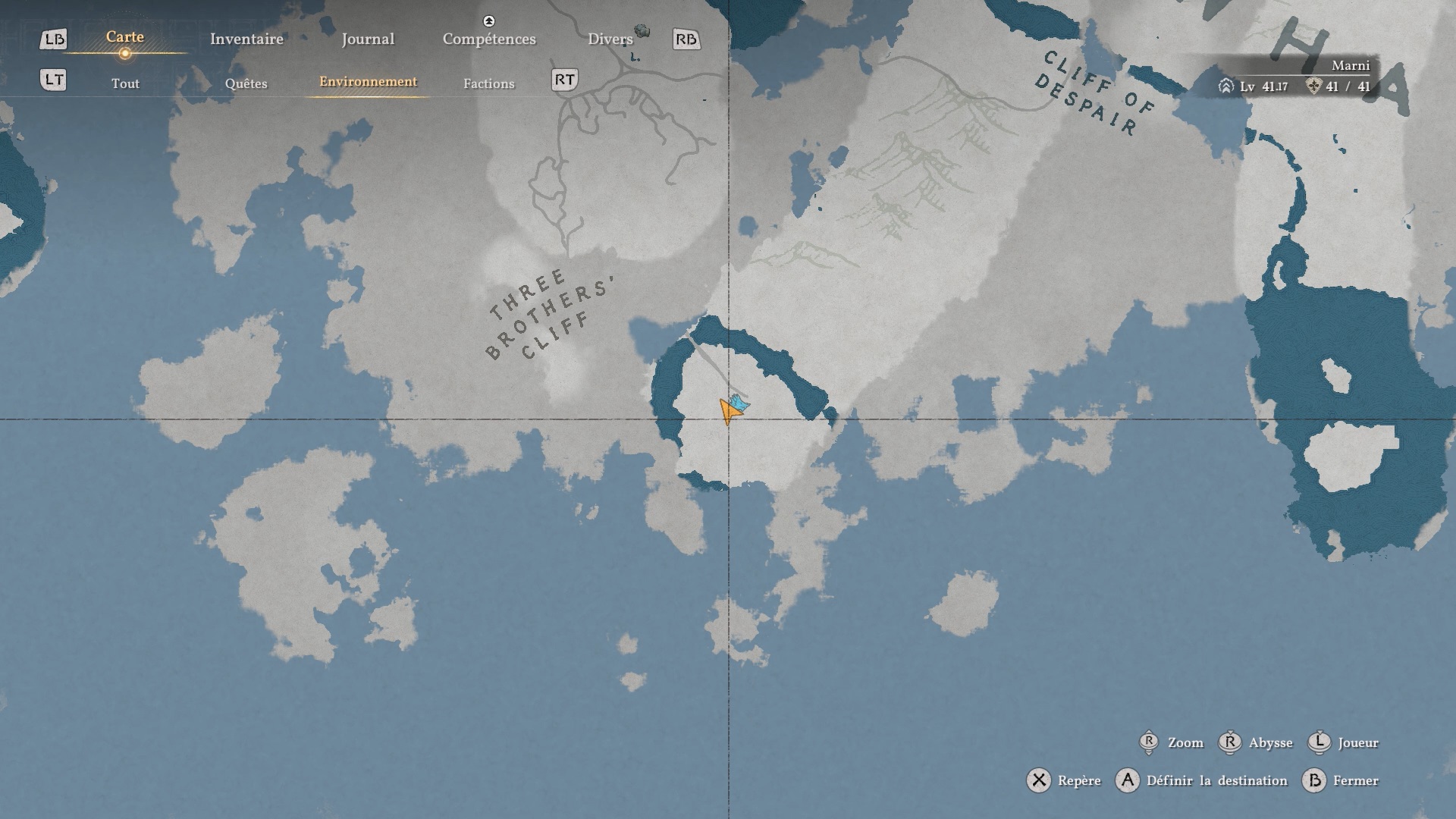Switch to the Factions map filter

[x=488, y=83]
